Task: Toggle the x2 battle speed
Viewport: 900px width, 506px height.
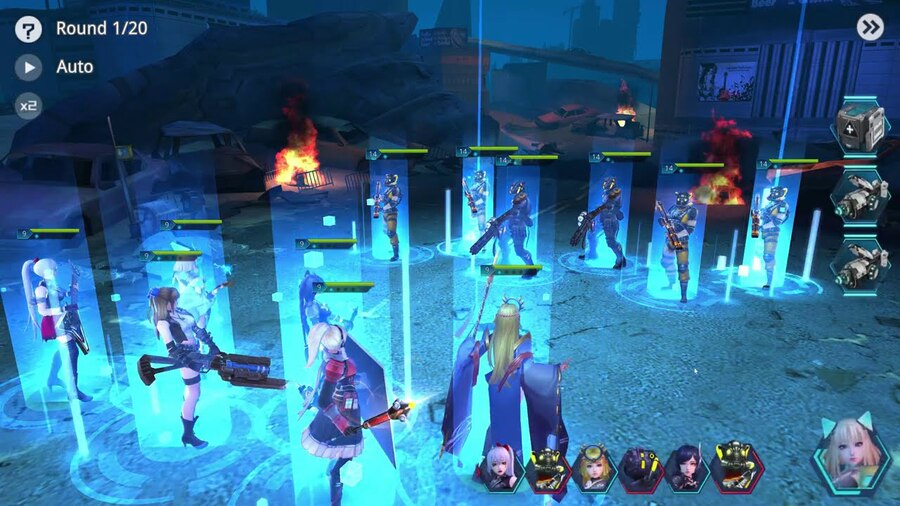Action: pyautogui.click(x=29, y=104)
